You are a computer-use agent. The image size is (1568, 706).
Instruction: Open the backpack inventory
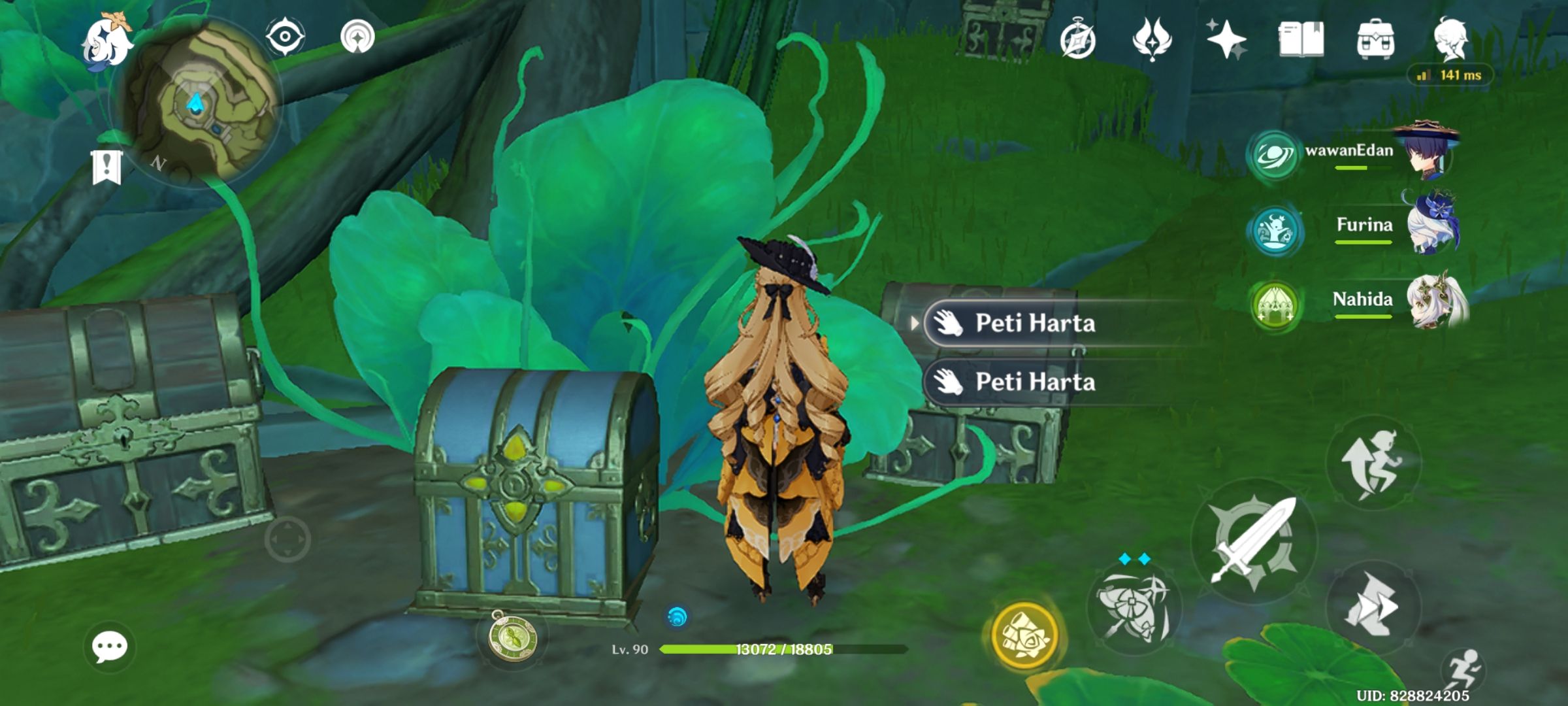click(x=1375, y=39)
